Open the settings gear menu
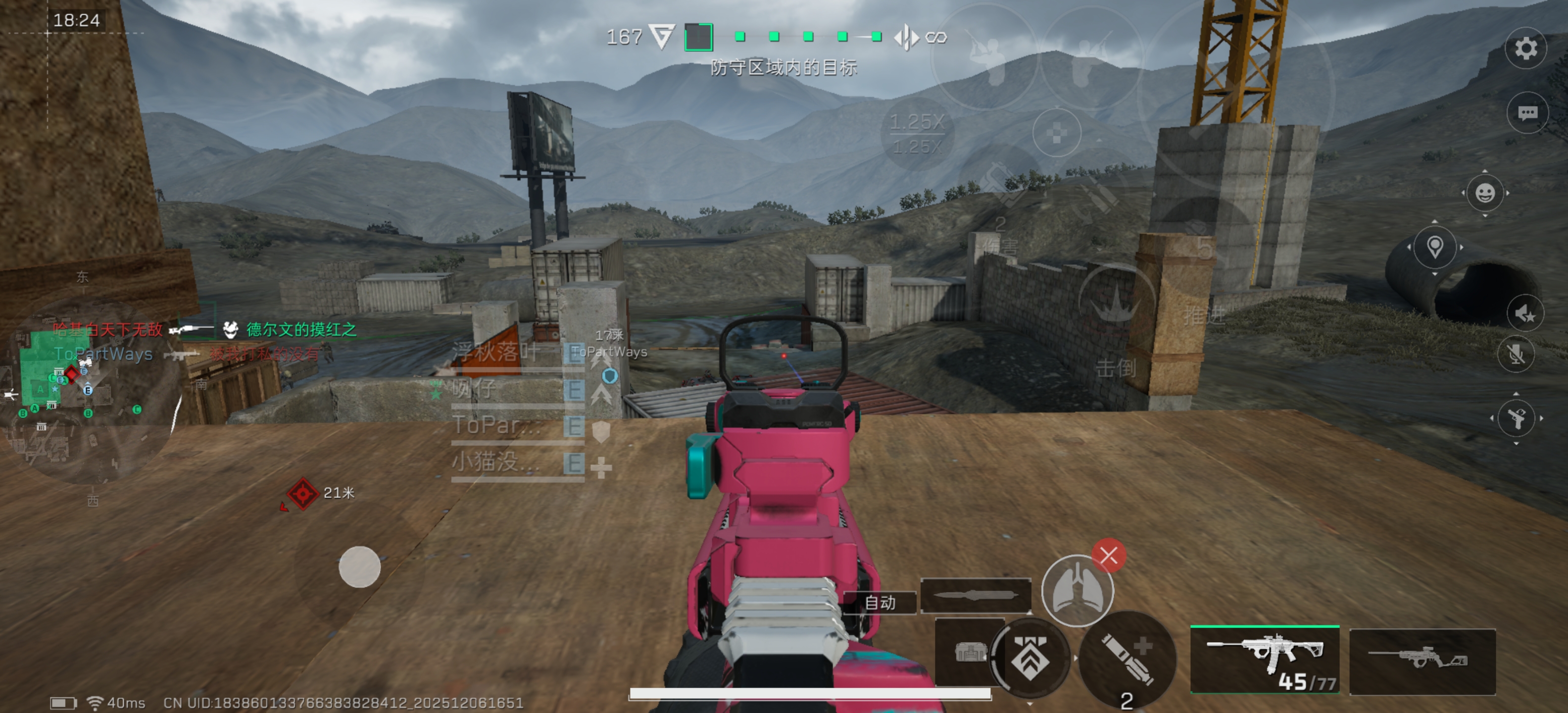Image resolution: width=1568 pixels, height=713 pixels. (1525, 49)
